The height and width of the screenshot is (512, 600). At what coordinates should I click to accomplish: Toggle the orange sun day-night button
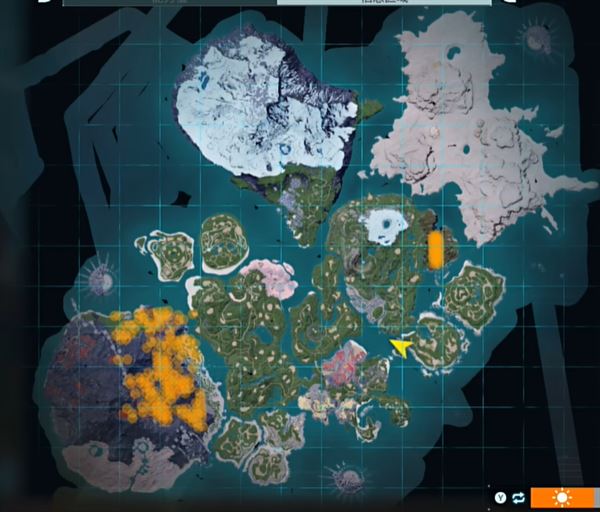tap(563, 497)
